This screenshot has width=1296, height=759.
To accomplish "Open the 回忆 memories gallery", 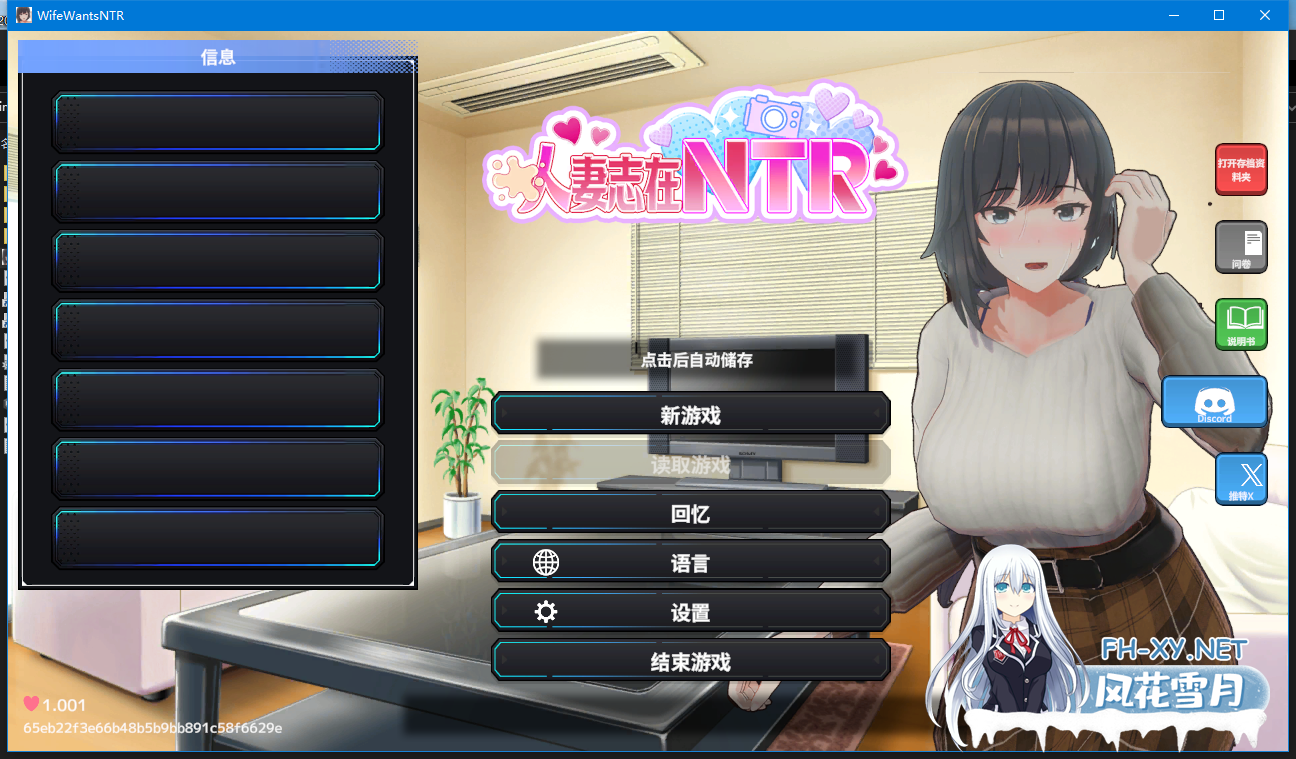I will [690, 513].
